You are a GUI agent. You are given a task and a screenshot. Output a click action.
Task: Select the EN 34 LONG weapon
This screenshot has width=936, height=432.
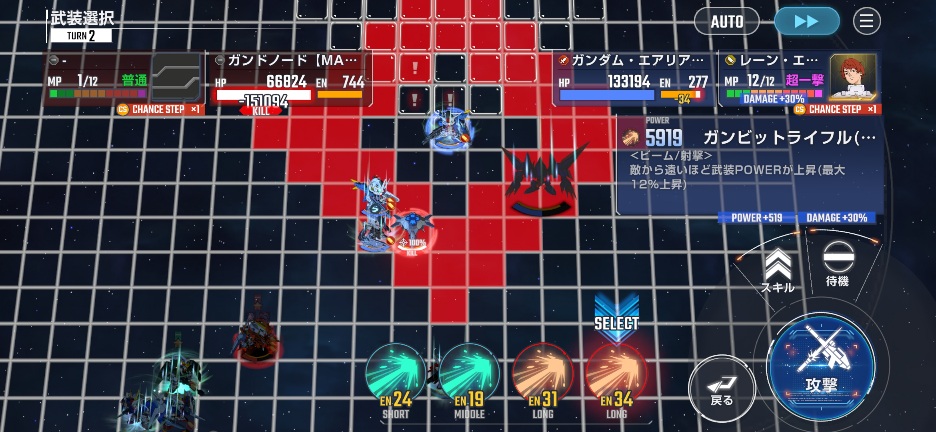[616, 378]
